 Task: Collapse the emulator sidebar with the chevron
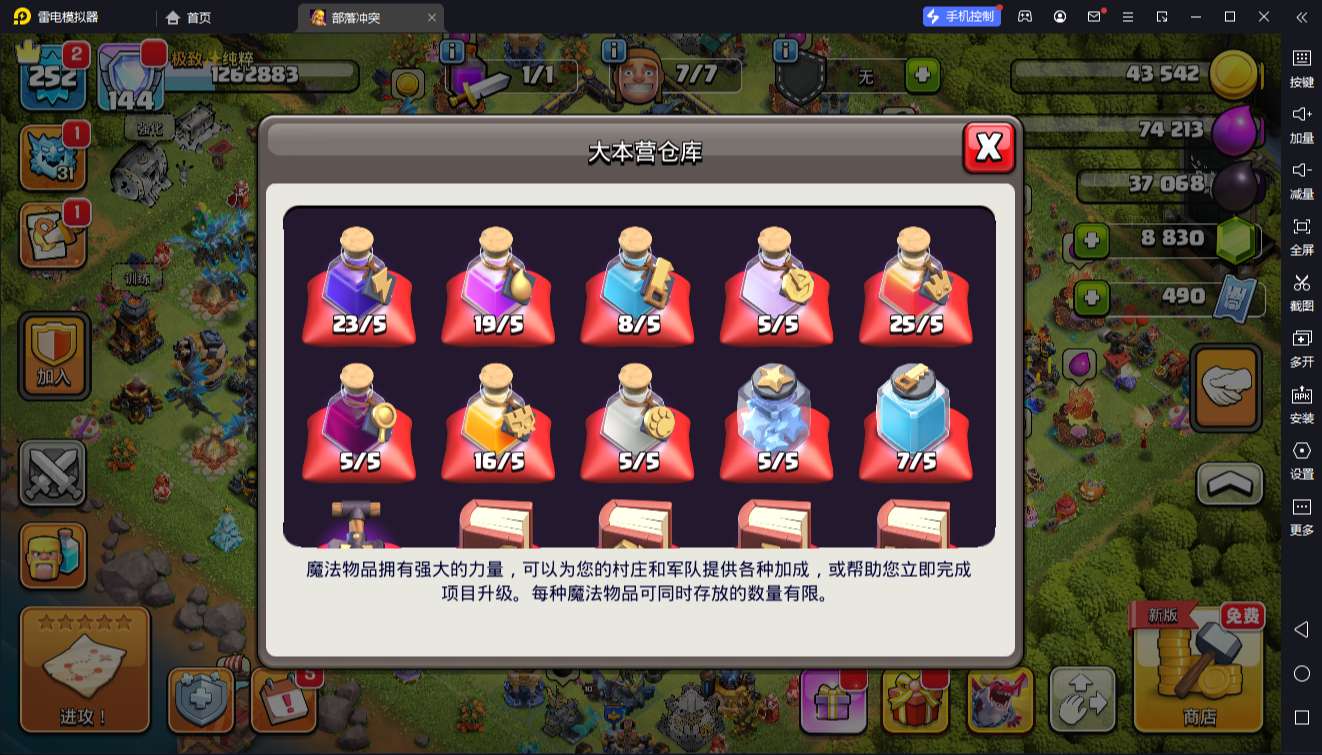(x=1300, y=17)
